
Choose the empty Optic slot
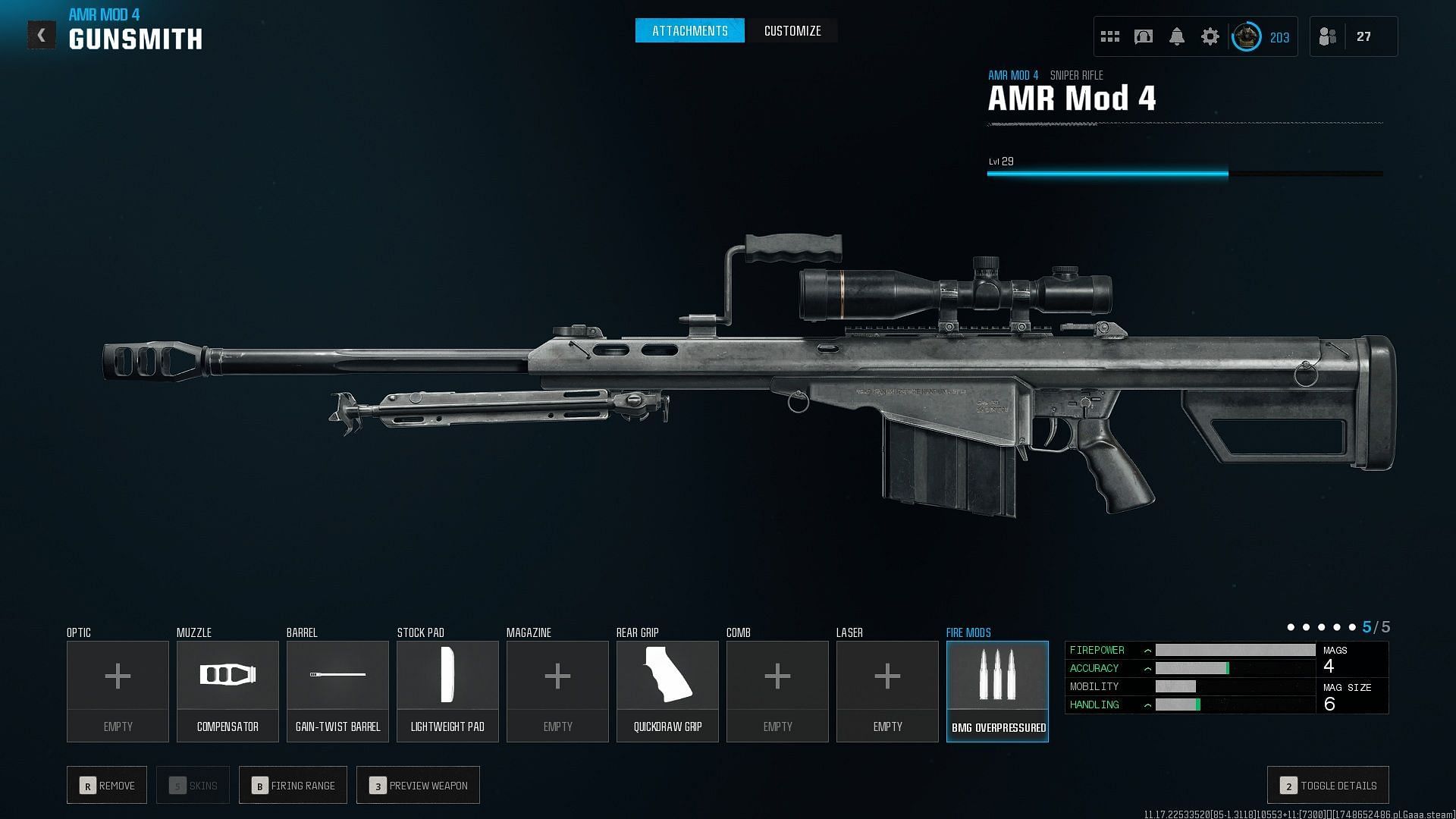pyautogui.click(x=118, y=691)
